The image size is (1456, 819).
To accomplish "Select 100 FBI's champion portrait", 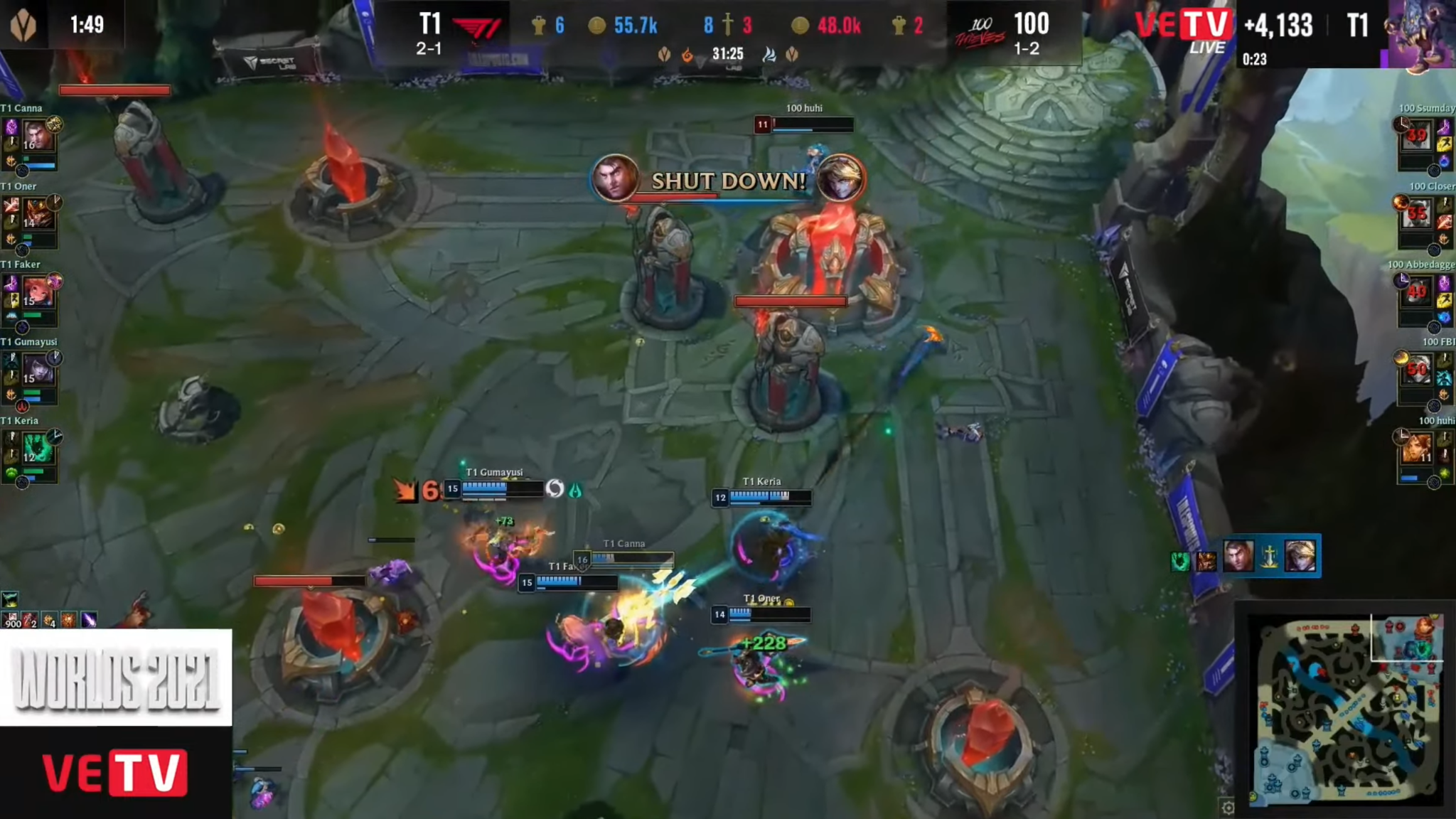I will click(1415, 370).
